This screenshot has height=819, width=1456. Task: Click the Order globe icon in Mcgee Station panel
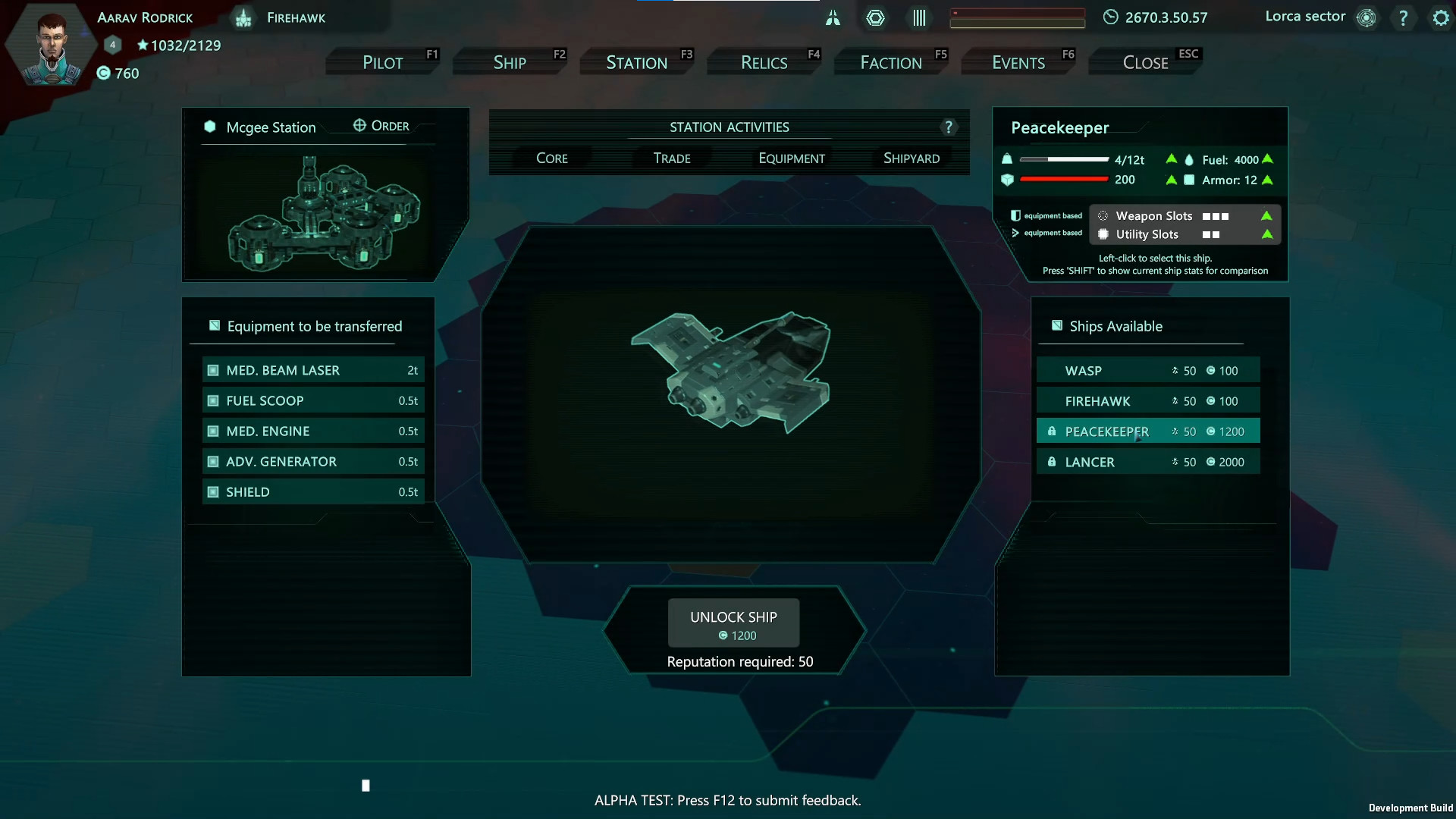point(359,125)
